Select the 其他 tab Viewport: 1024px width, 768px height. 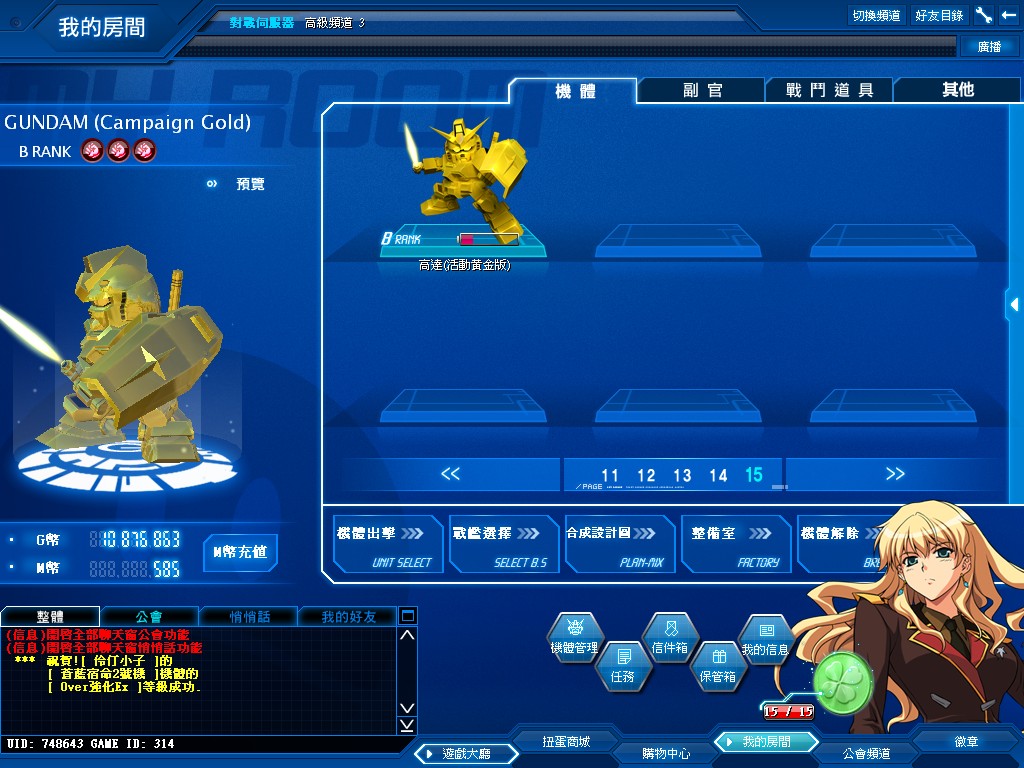tap(957, 90)
